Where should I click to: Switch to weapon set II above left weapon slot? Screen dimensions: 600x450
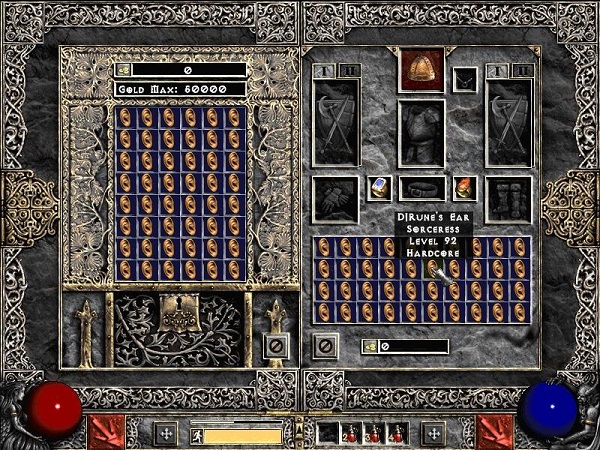(350, 71)
